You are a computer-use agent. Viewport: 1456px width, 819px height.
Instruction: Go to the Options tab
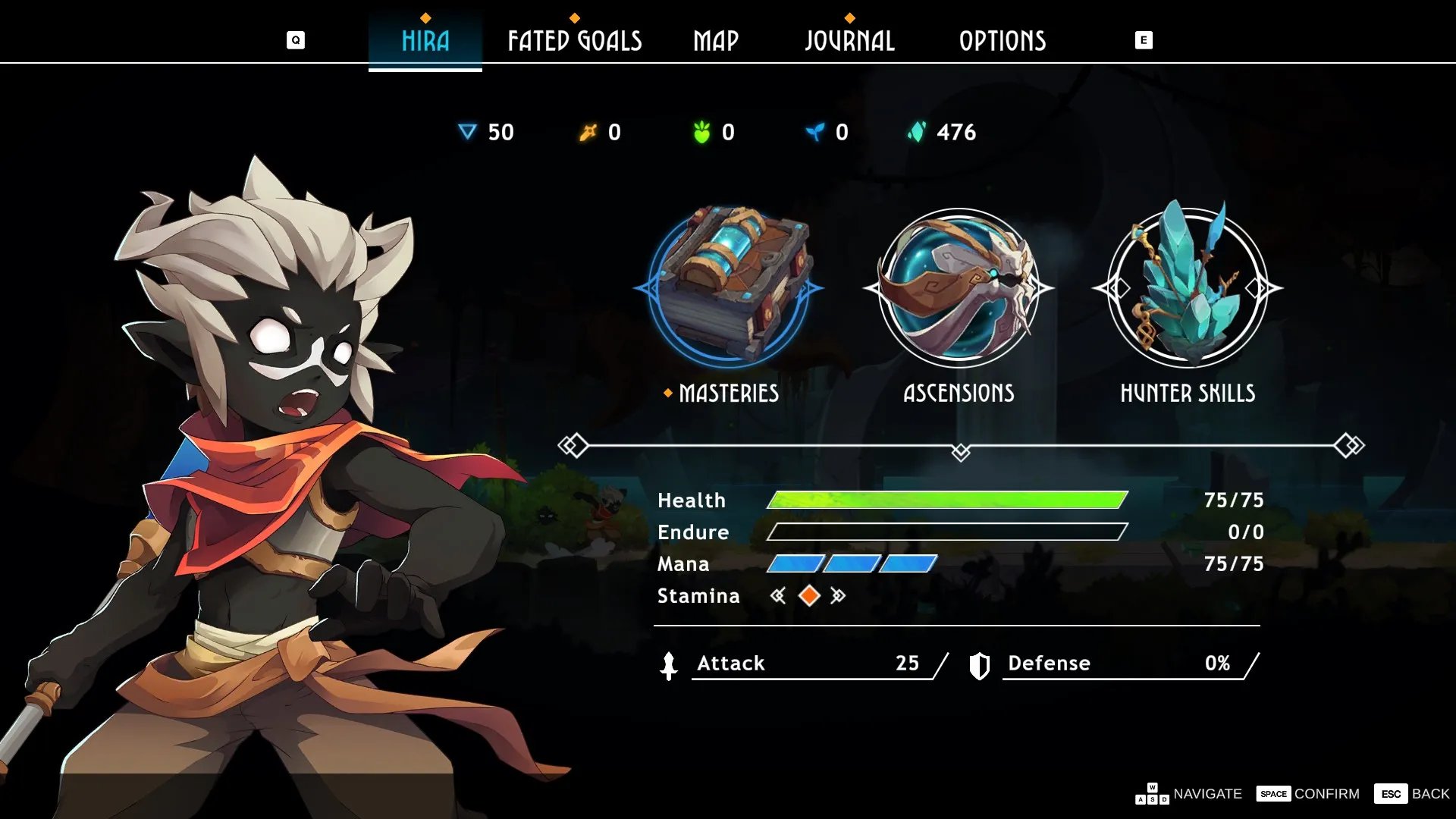1003,41
